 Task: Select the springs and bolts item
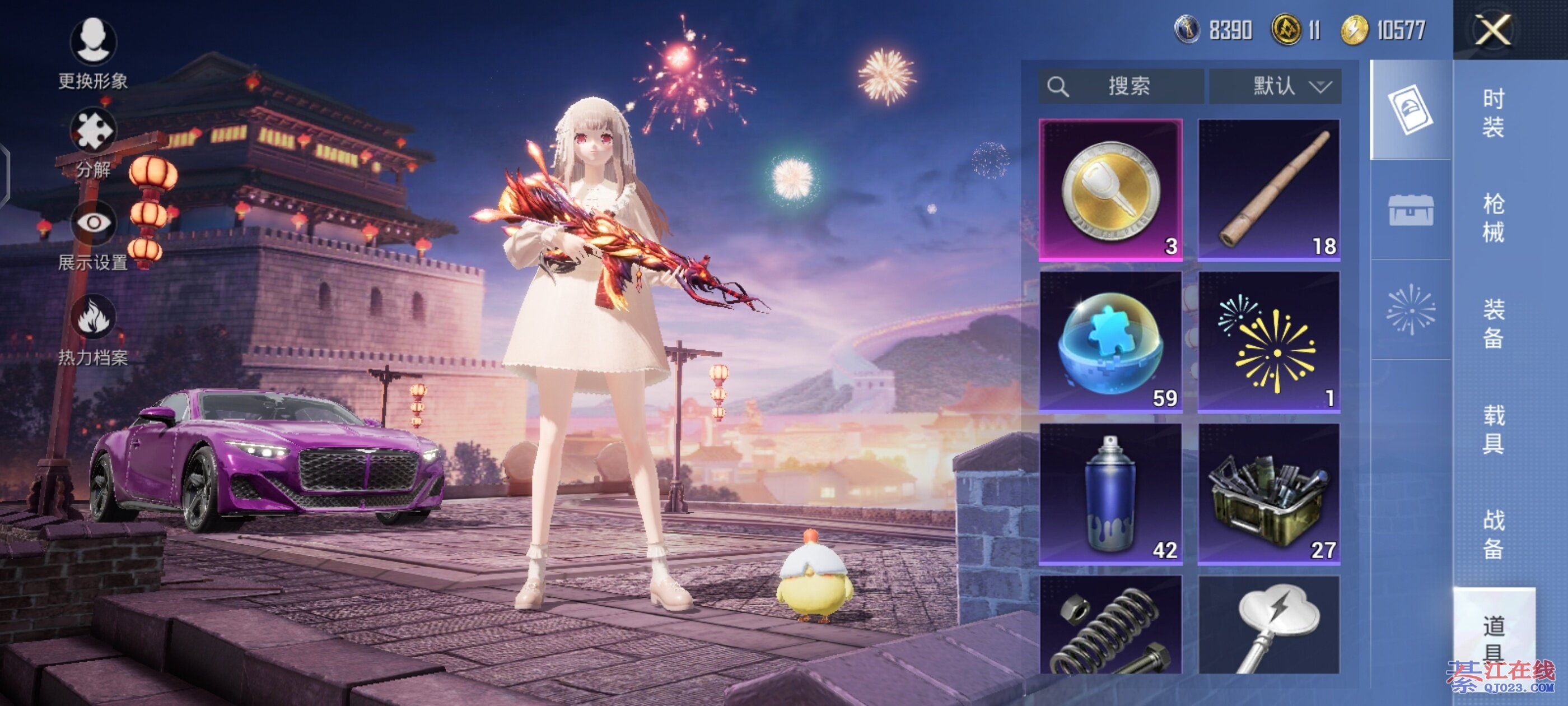point(1110,625)
